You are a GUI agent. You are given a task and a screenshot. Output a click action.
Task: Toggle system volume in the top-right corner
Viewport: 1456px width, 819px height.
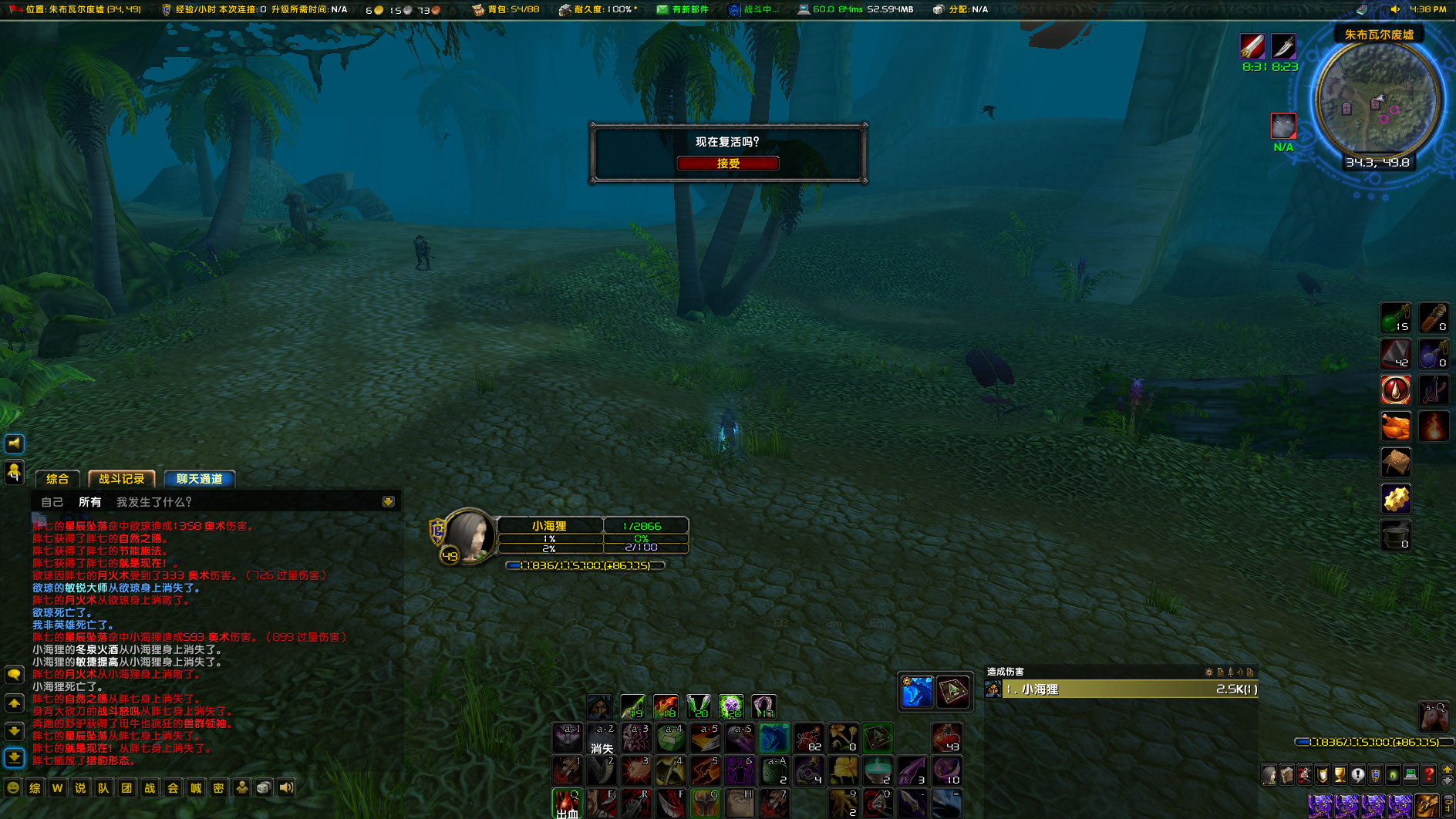tap(1395, 9)
